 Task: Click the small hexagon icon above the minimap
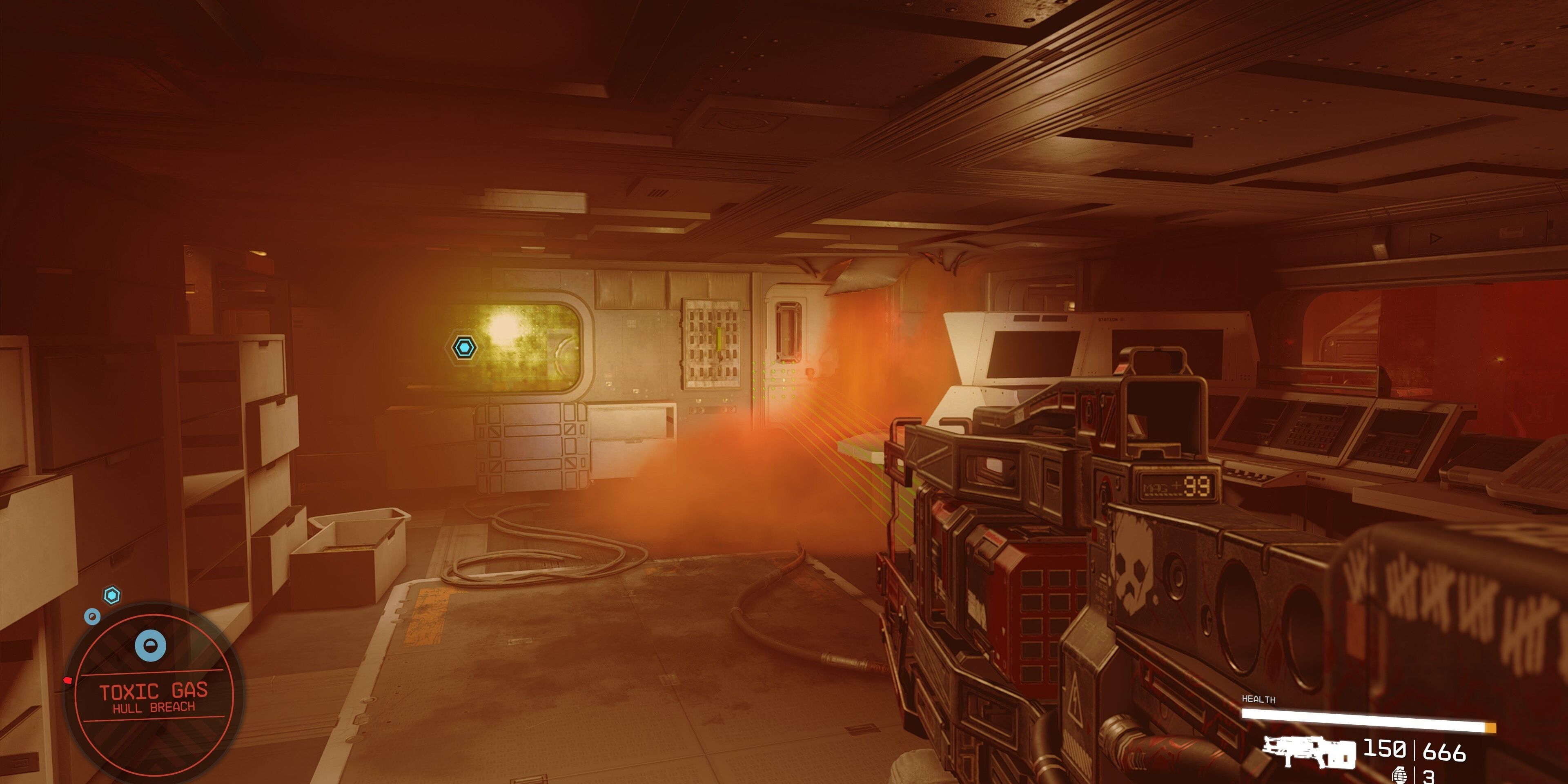click(112, 595)
